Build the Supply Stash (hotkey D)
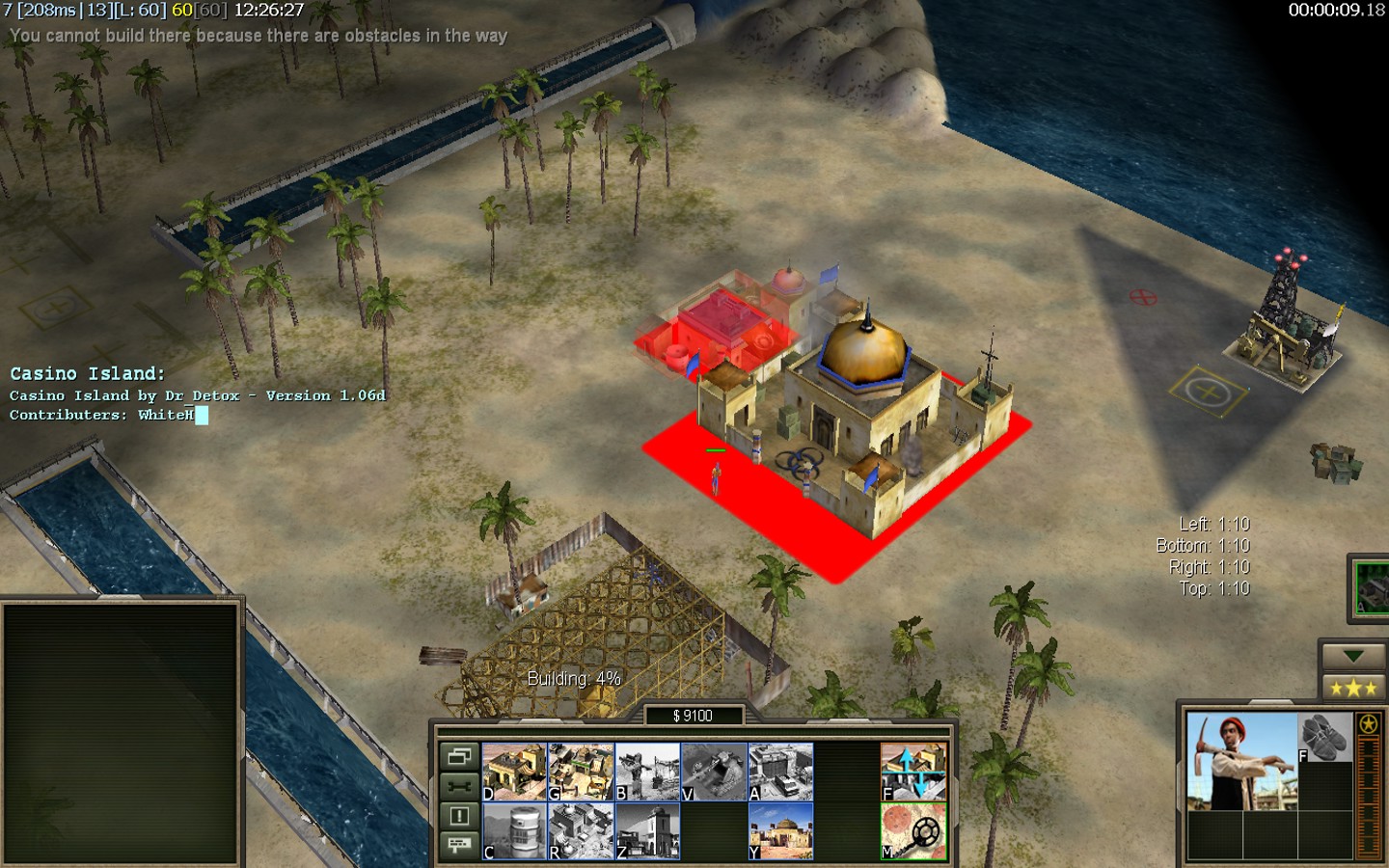 click(x=514, y=772)
